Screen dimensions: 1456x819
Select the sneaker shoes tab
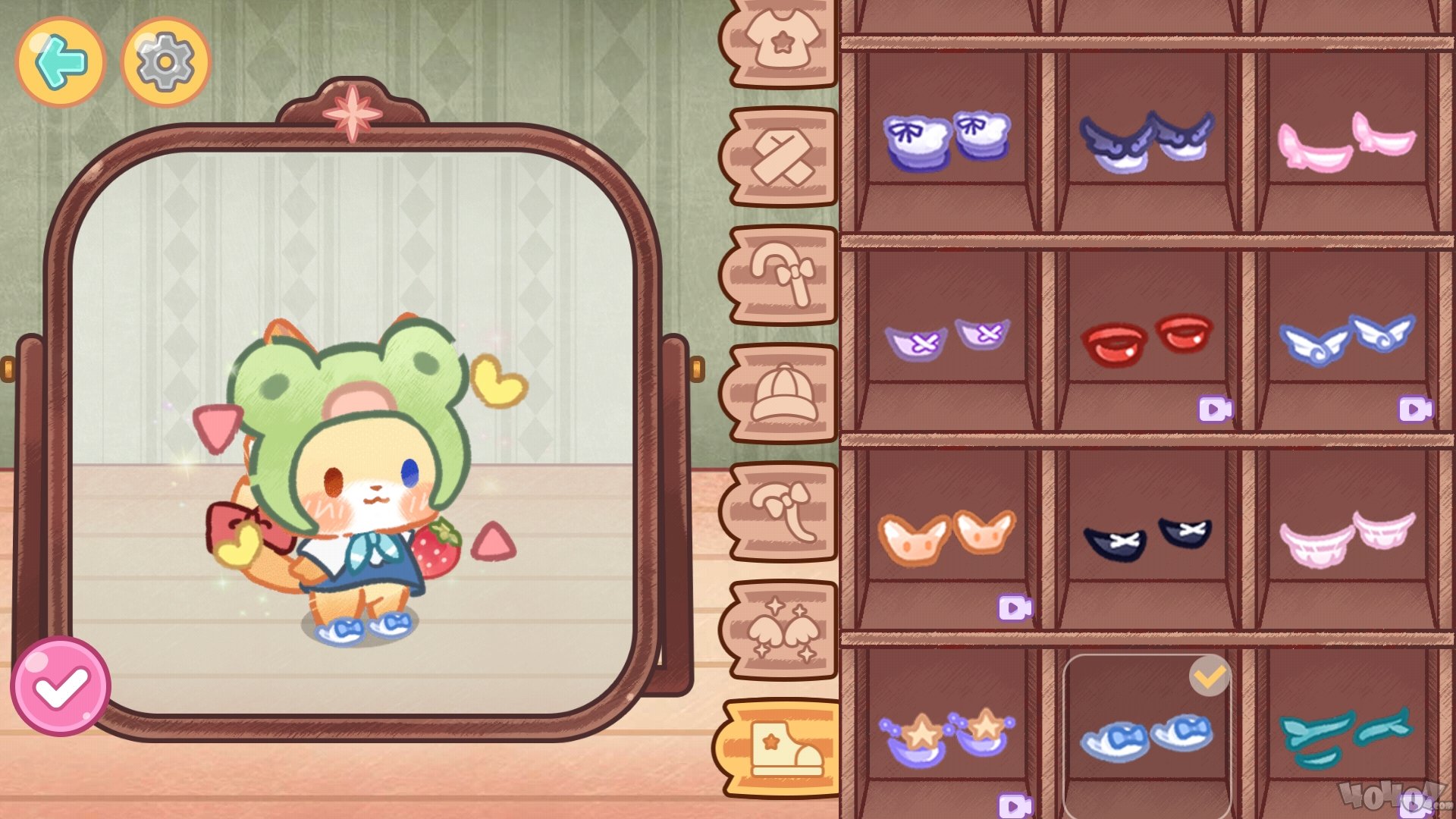pyautogui.click(x=783, y=748)
